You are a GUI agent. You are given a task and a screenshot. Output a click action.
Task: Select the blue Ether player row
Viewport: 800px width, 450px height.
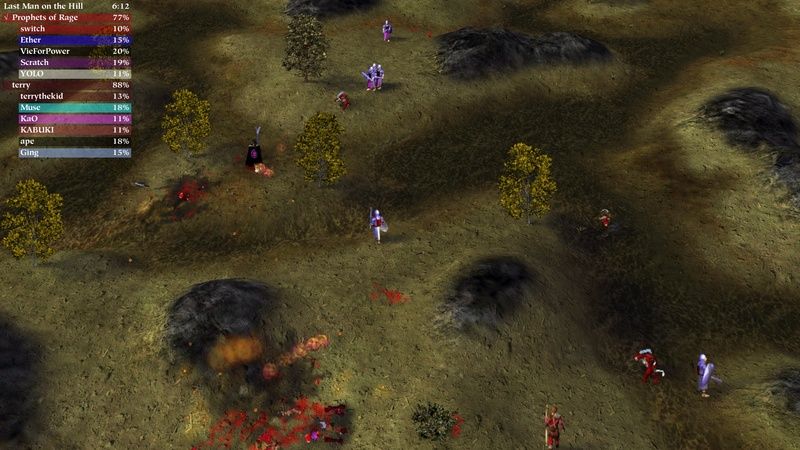click(x=66, y=40)
